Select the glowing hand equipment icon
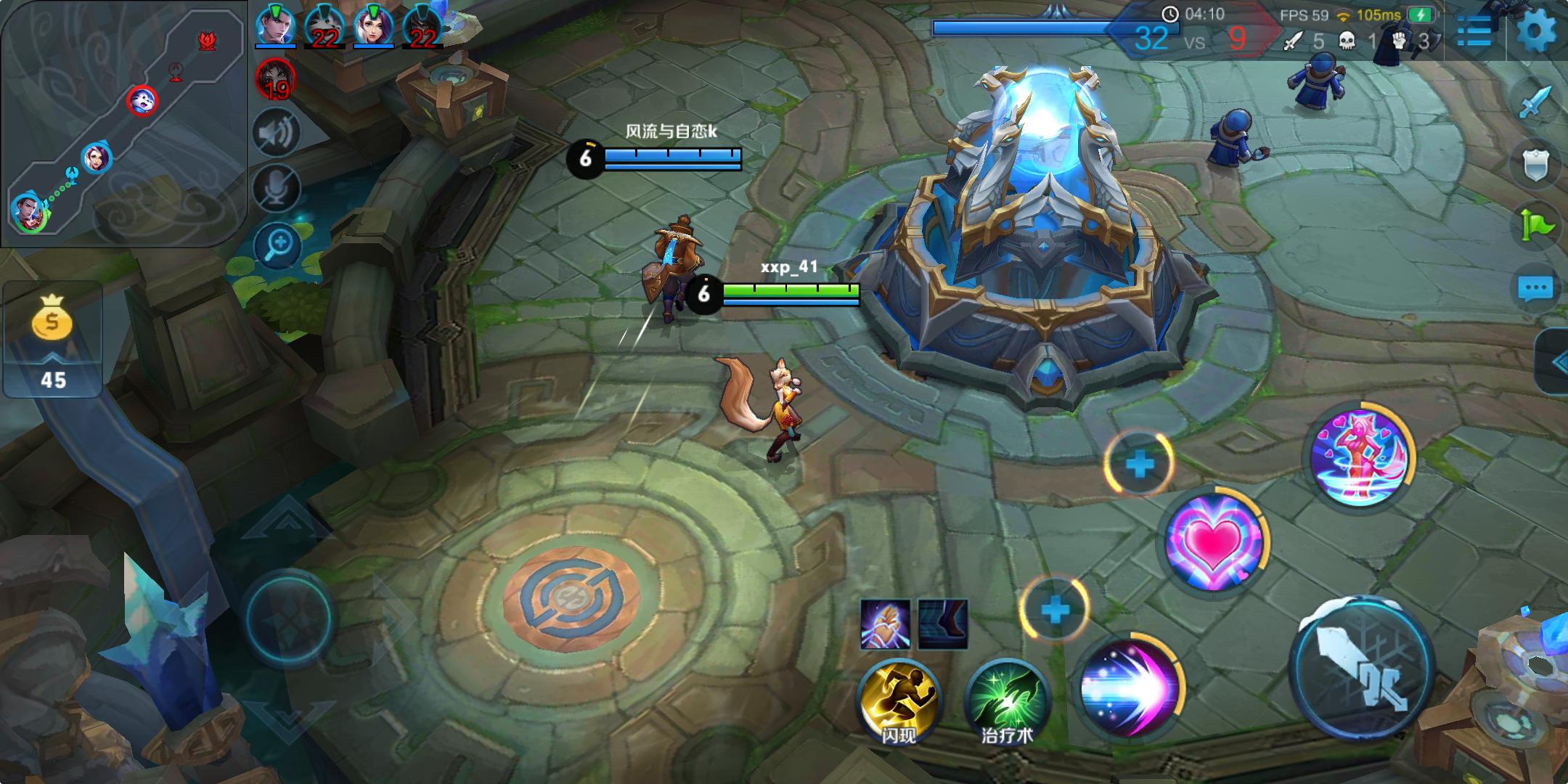 (885, 624)
